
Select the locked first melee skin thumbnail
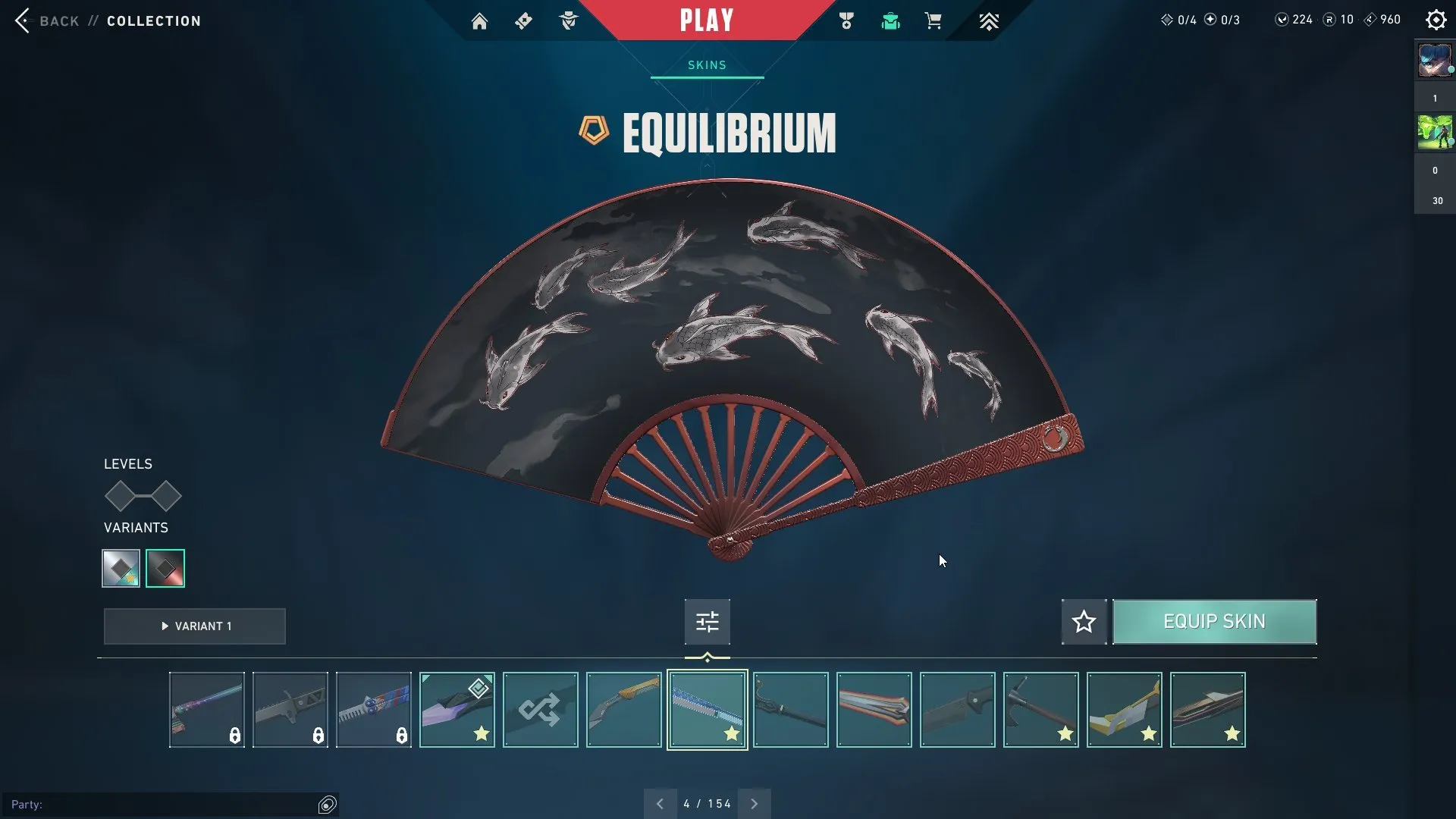click(206, 709)
